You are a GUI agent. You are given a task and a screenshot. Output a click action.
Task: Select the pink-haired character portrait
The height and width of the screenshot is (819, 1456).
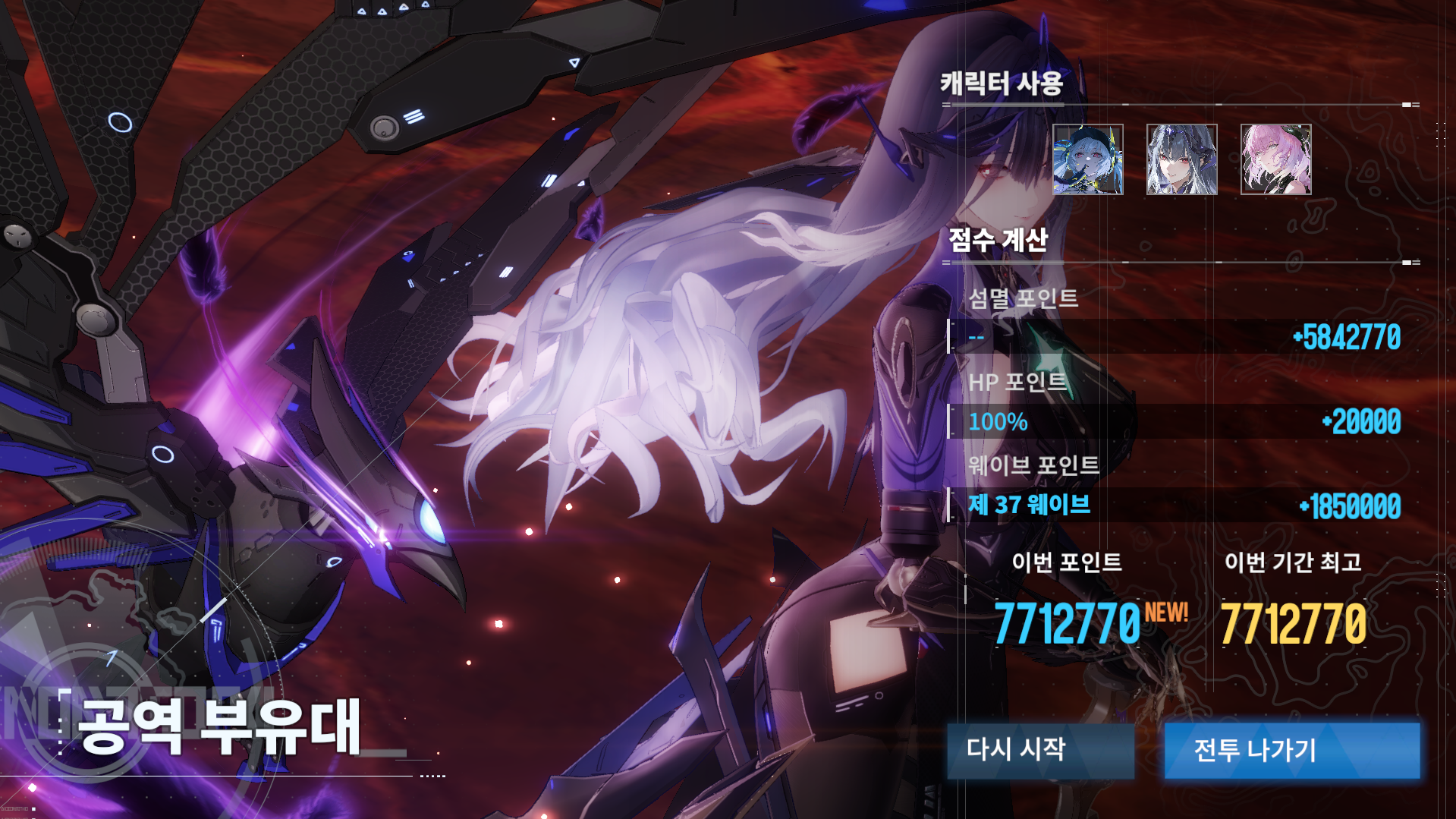[x=1275, y=158]
